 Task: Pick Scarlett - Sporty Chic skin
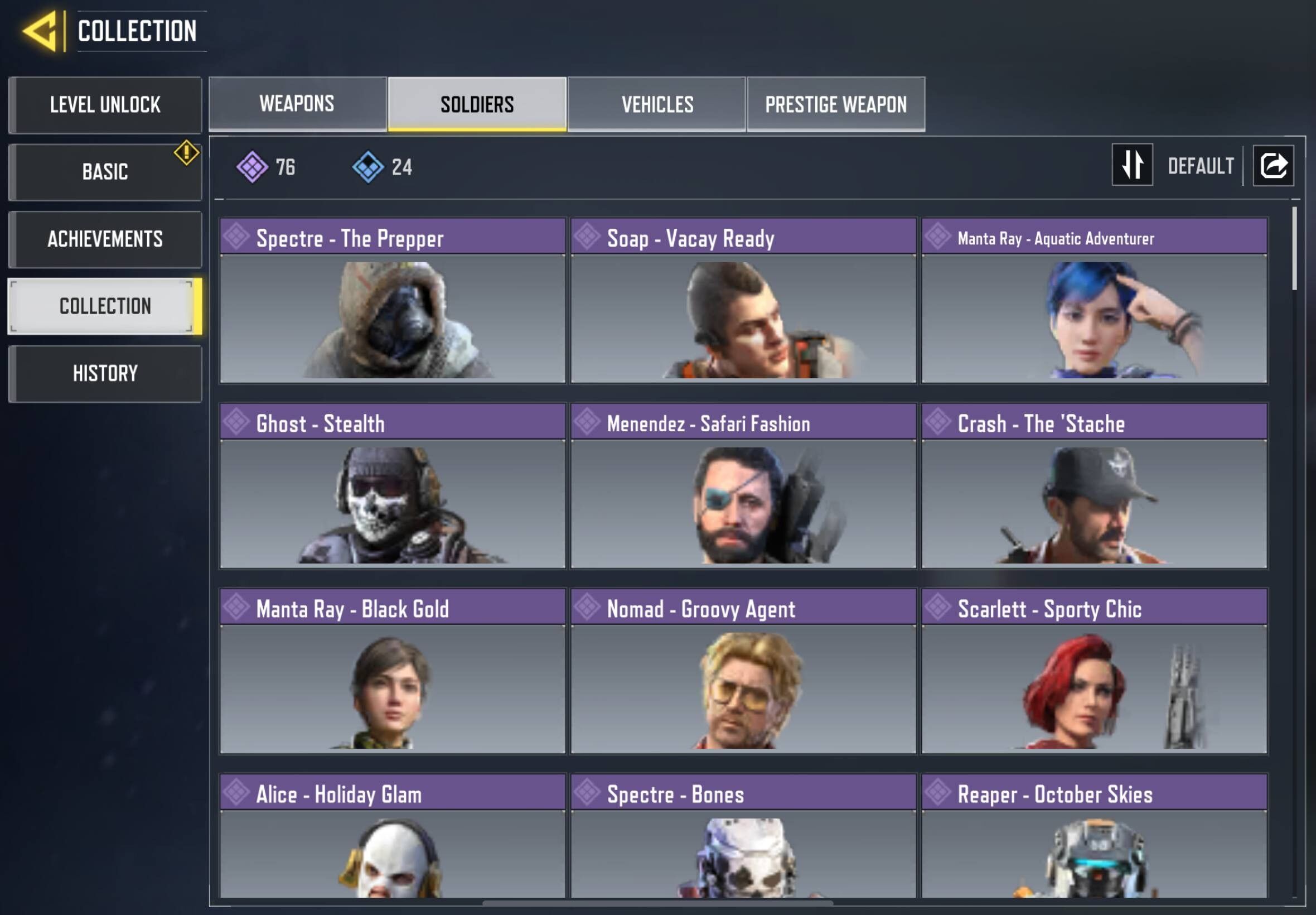click(1094, 671)
